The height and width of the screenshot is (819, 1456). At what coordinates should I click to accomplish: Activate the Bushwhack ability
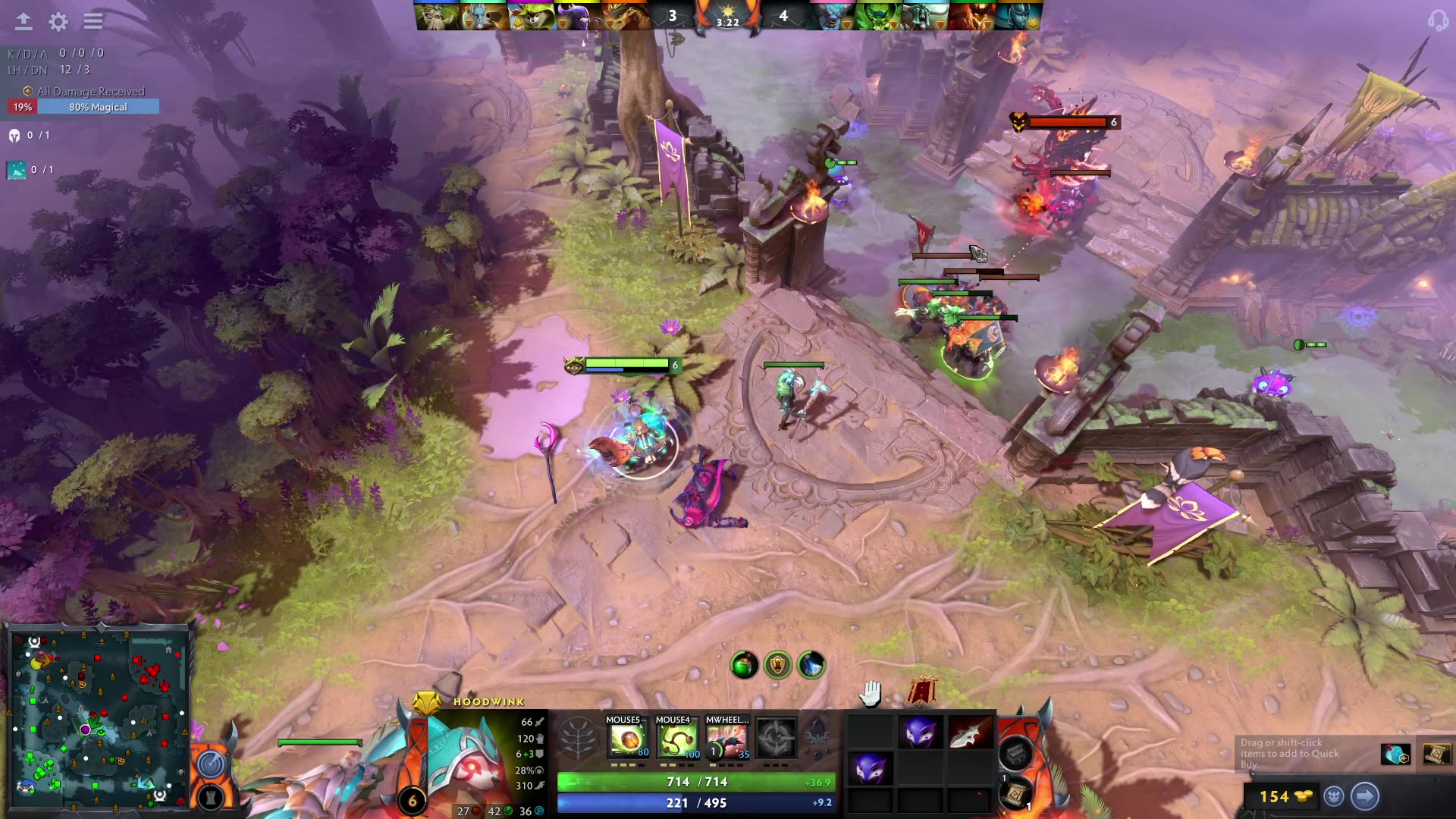(x=676, y=738)
